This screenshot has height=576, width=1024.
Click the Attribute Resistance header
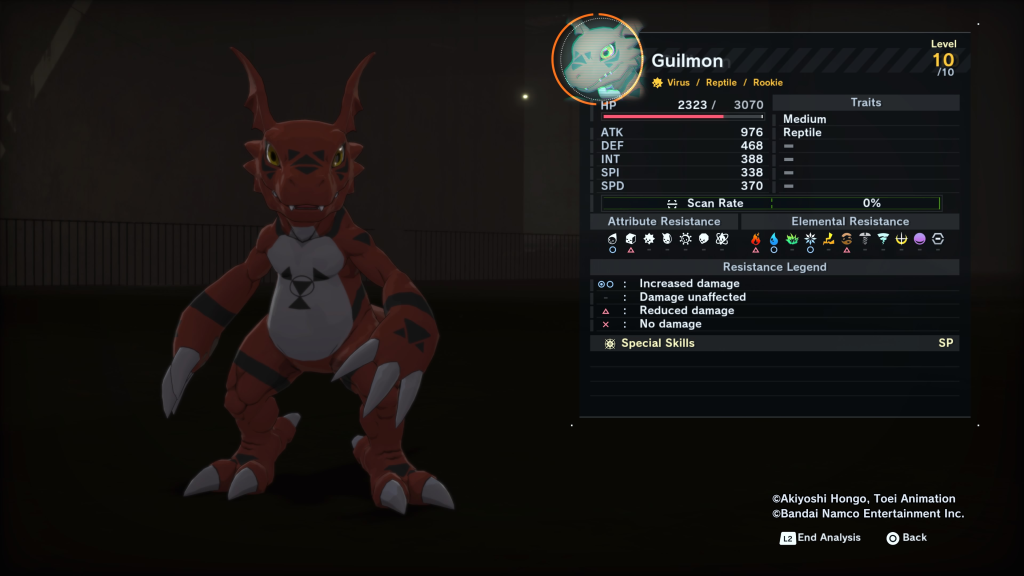tap(664, 221)
